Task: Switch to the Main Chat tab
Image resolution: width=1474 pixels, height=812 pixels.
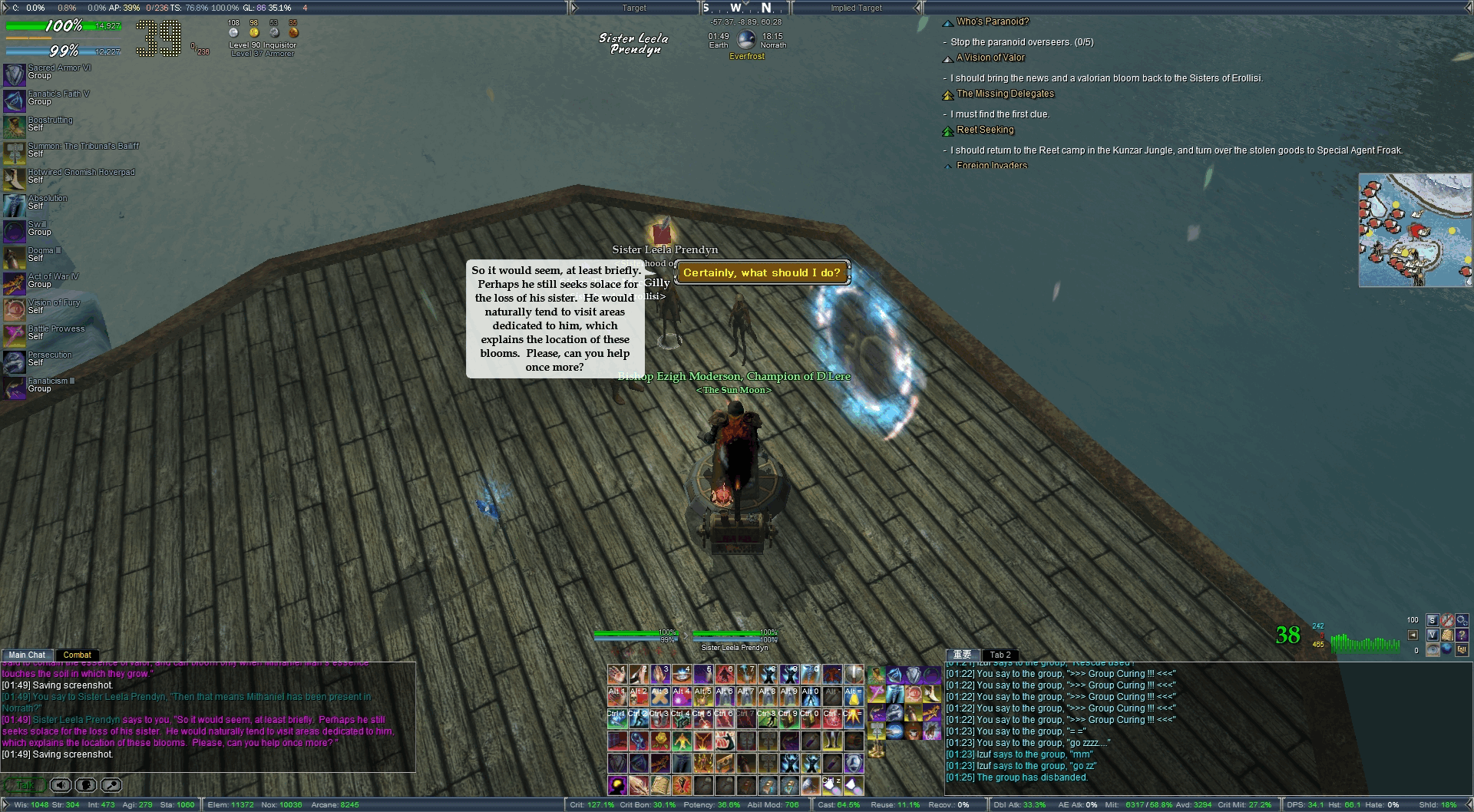Action: tap(27, 655)
